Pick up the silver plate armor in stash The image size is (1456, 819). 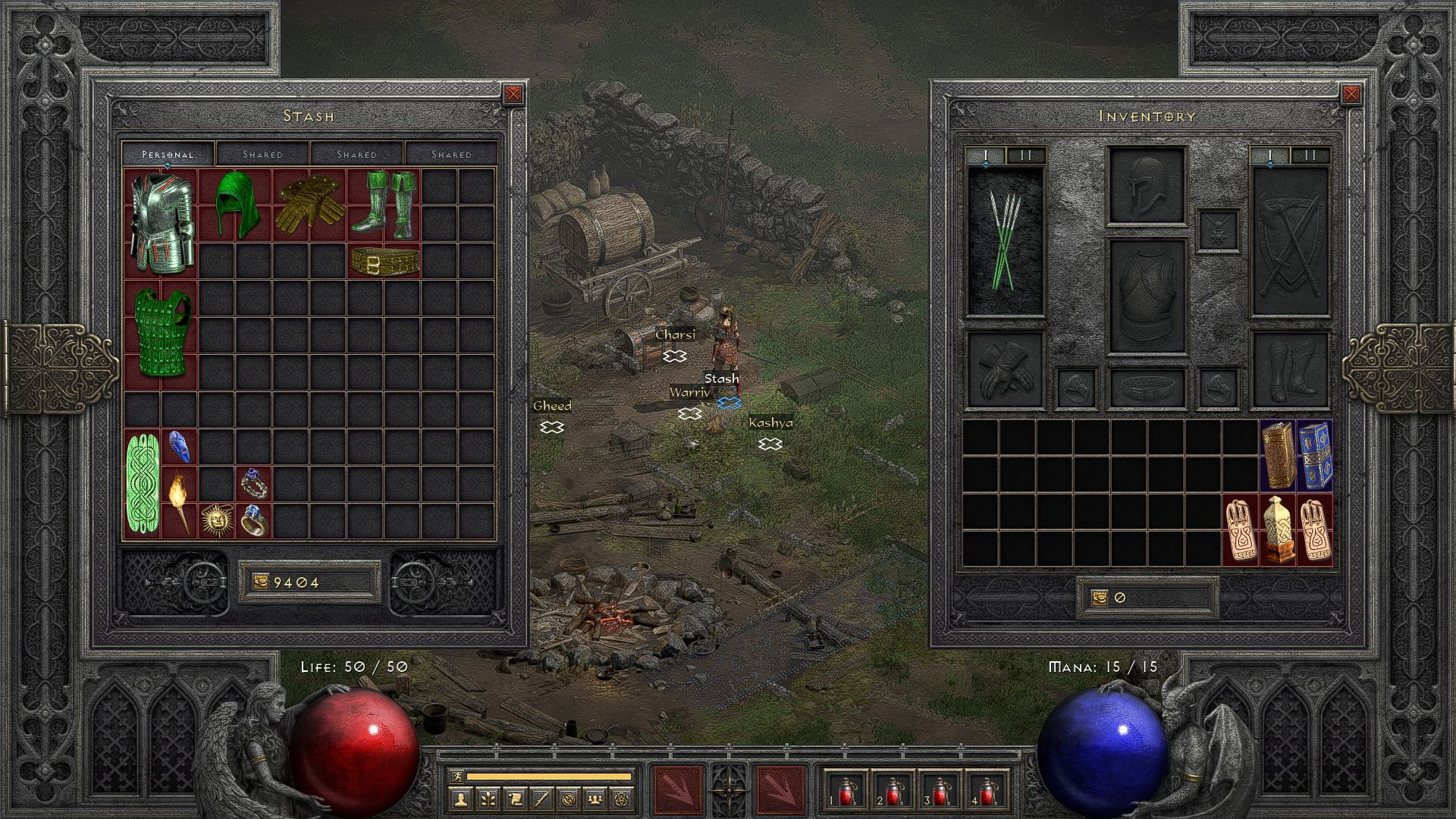pyautogui.click(x=160, y=223)
